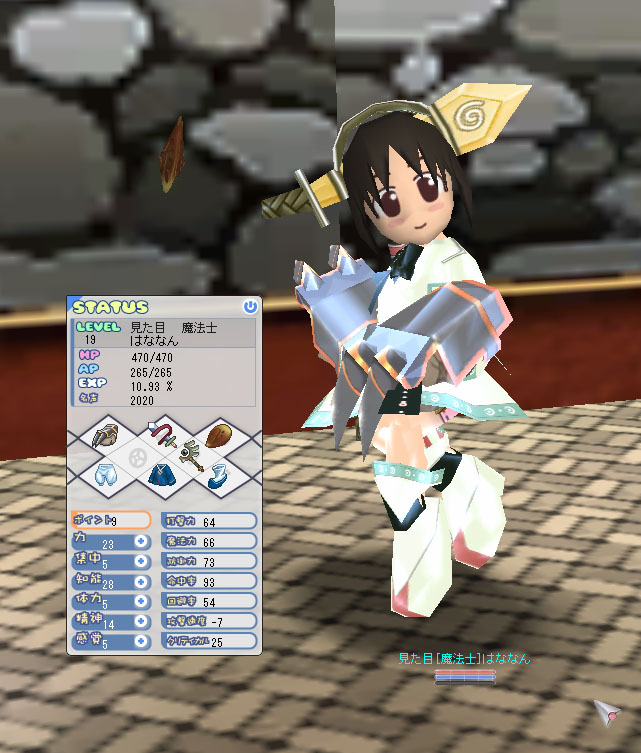Add a point to 体力
The image size is (641, 753).
[x=141, y=602]
